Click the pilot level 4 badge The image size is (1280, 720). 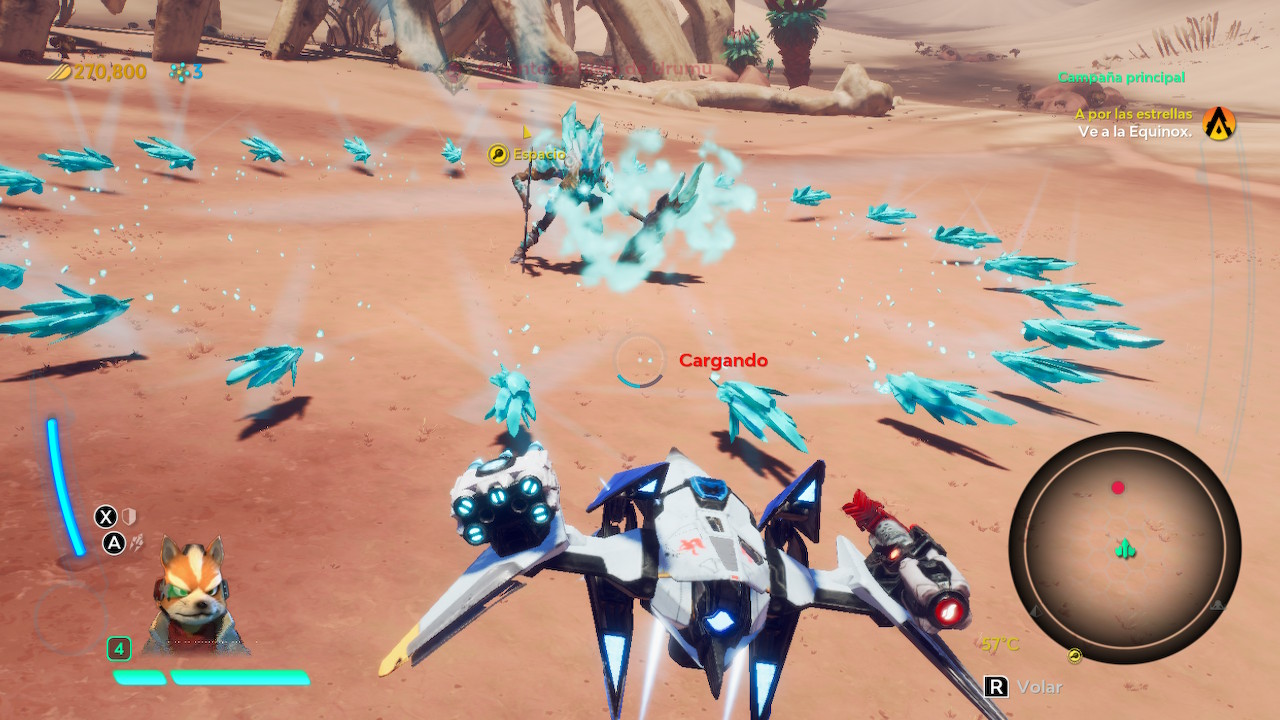[x=119, y=649]
